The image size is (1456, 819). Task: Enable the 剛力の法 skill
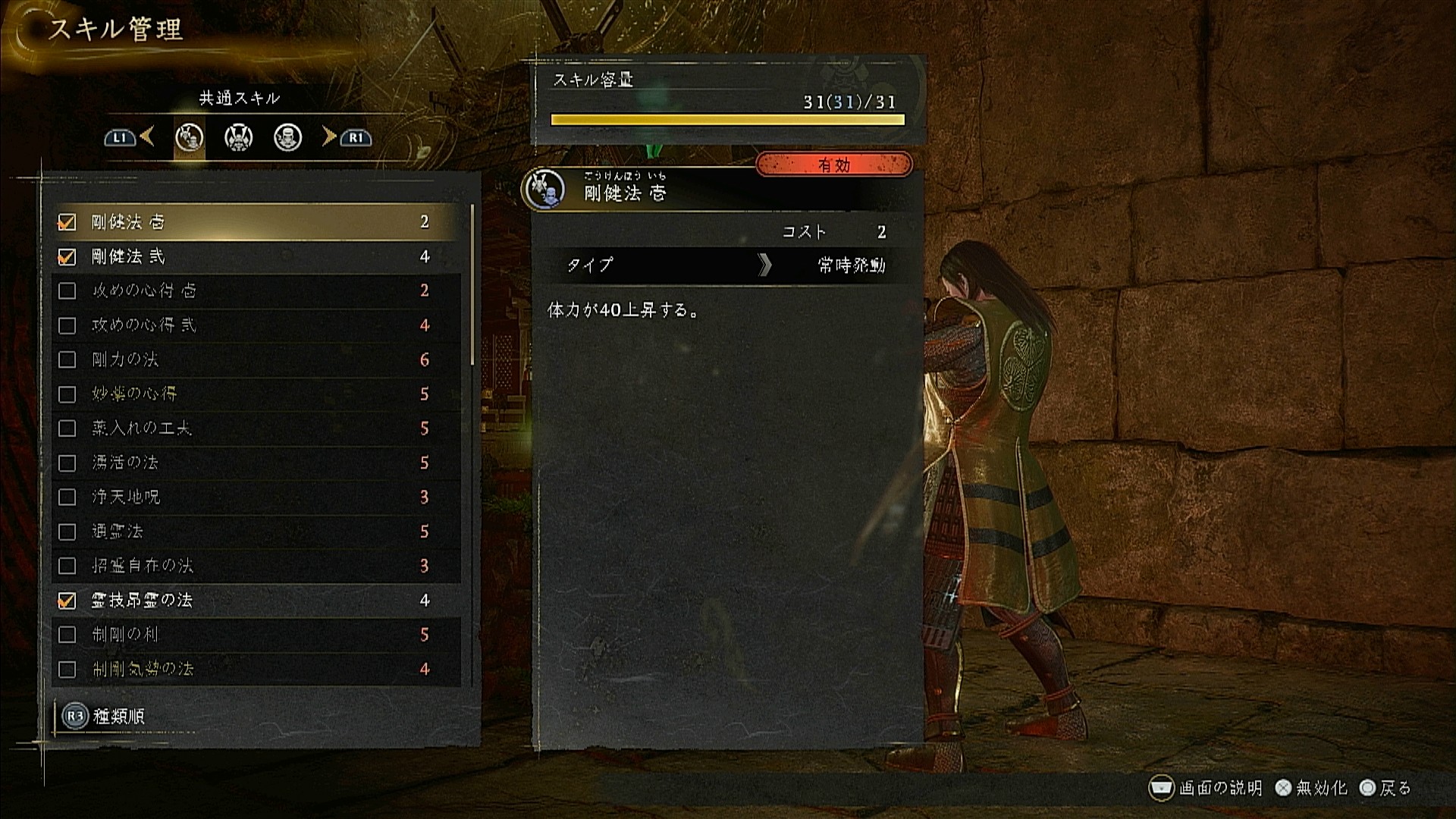[67, 359]
